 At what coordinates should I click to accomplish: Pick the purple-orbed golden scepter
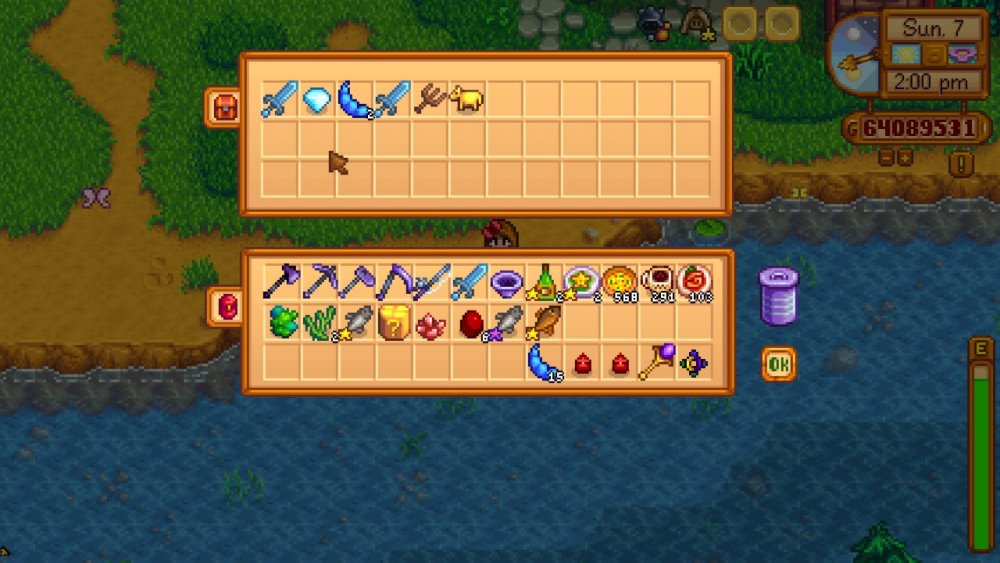[656, 361]
